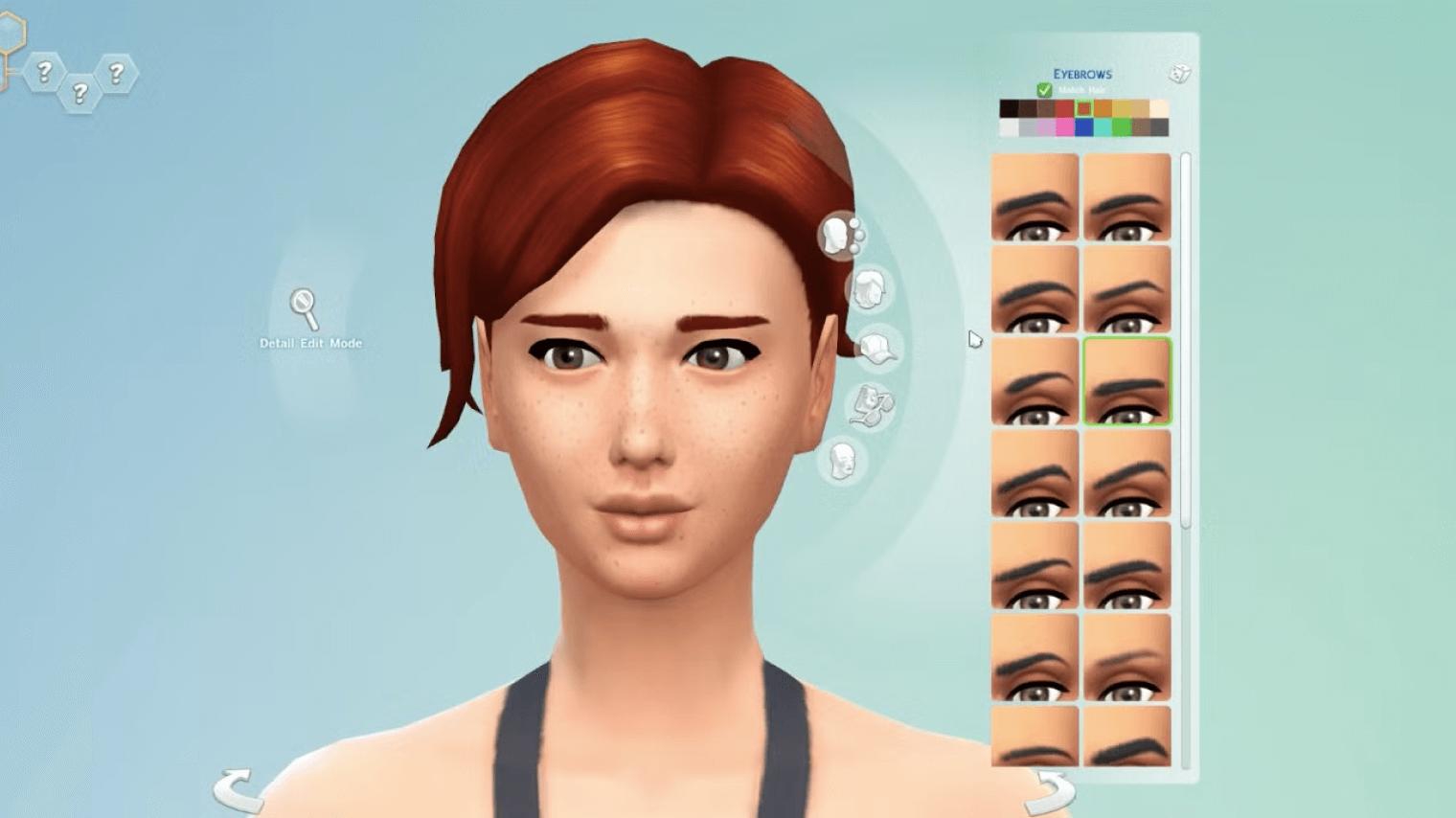Open the head and face category
Screen dimensions: 1456x818
843,458
